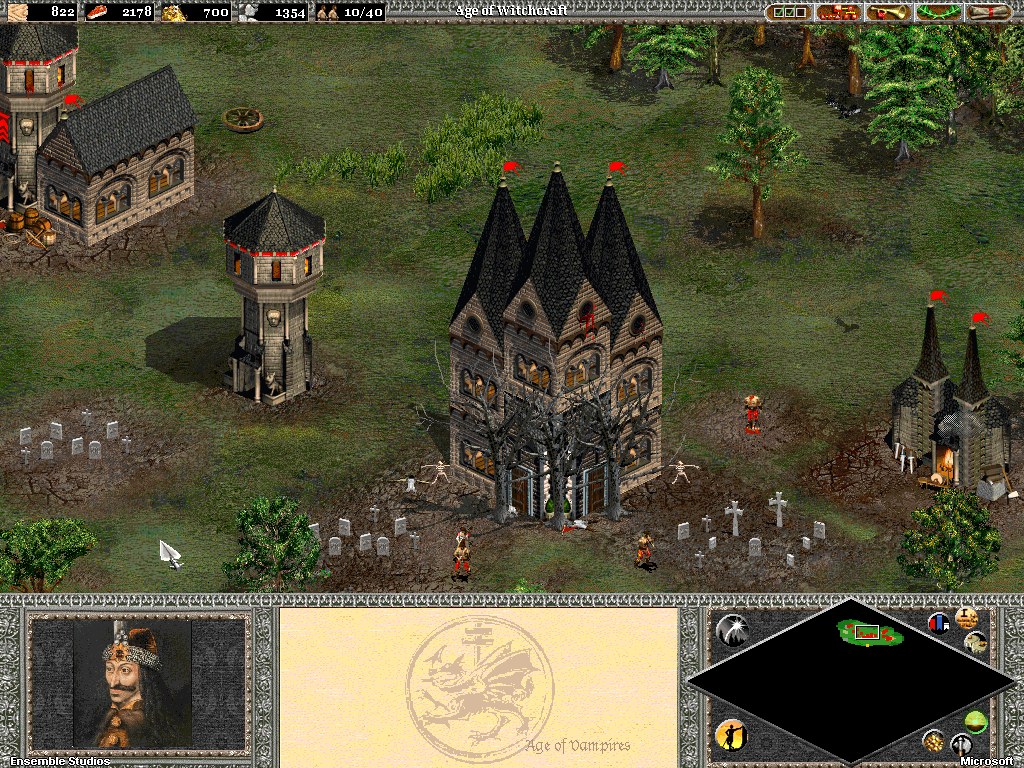Image resolution: width=1024 pixels, height=768 pixels.
Task: Open the objectives checklist button
Action: pyautogui.click(x=789, y=12)
